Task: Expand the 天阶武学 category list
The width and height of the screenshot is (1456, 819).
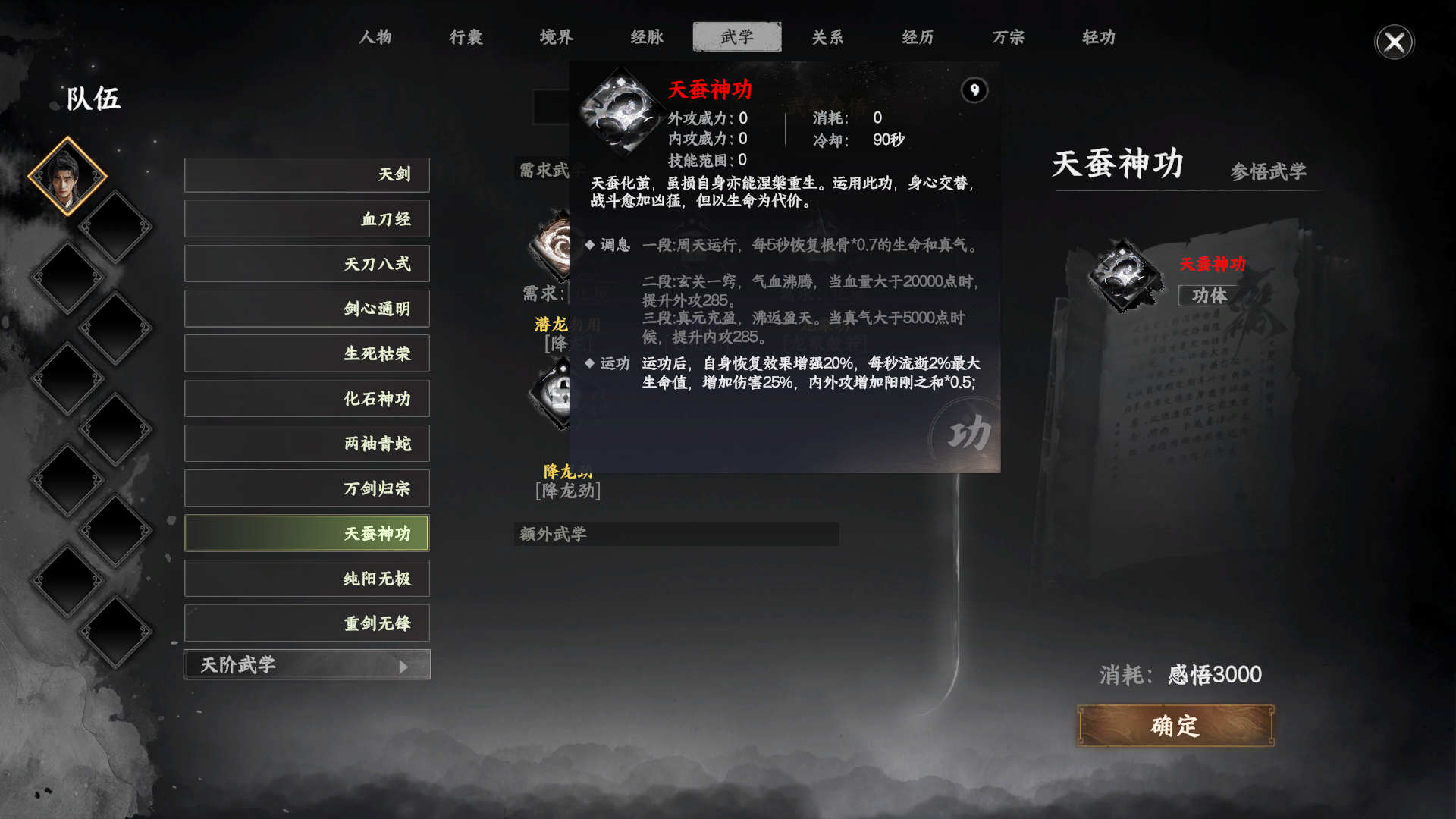Action: (x=306, y=664)
